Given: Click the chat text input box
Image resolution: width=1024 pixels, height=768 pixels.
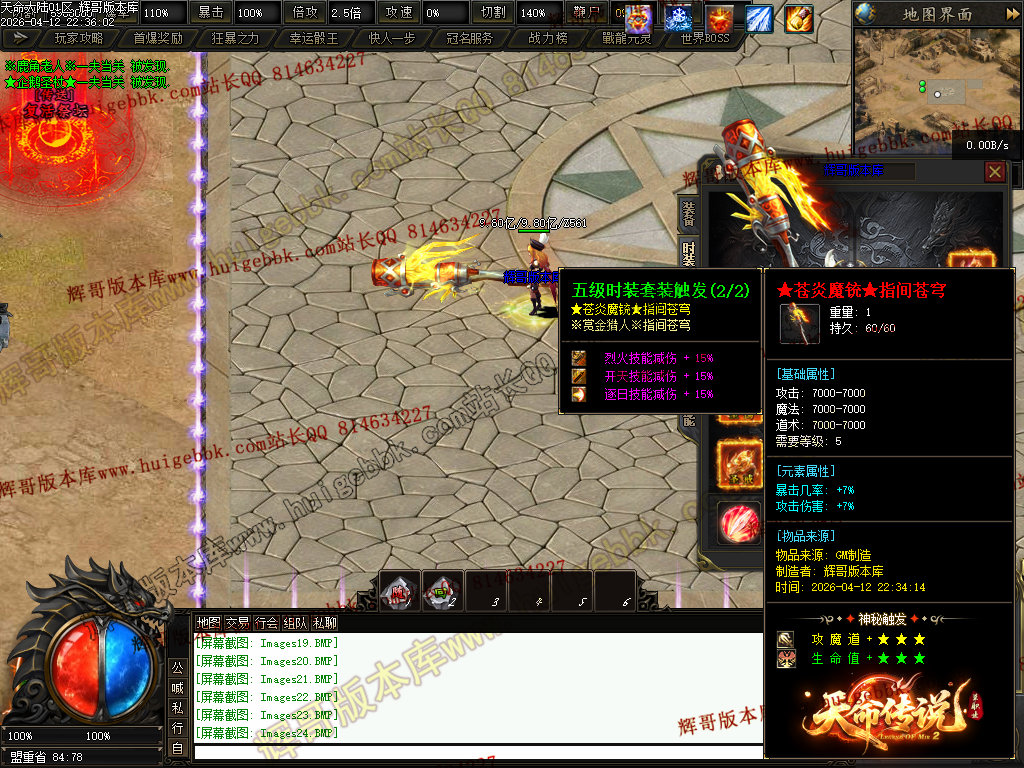Looking at the screenshot, I should (478, 751).
